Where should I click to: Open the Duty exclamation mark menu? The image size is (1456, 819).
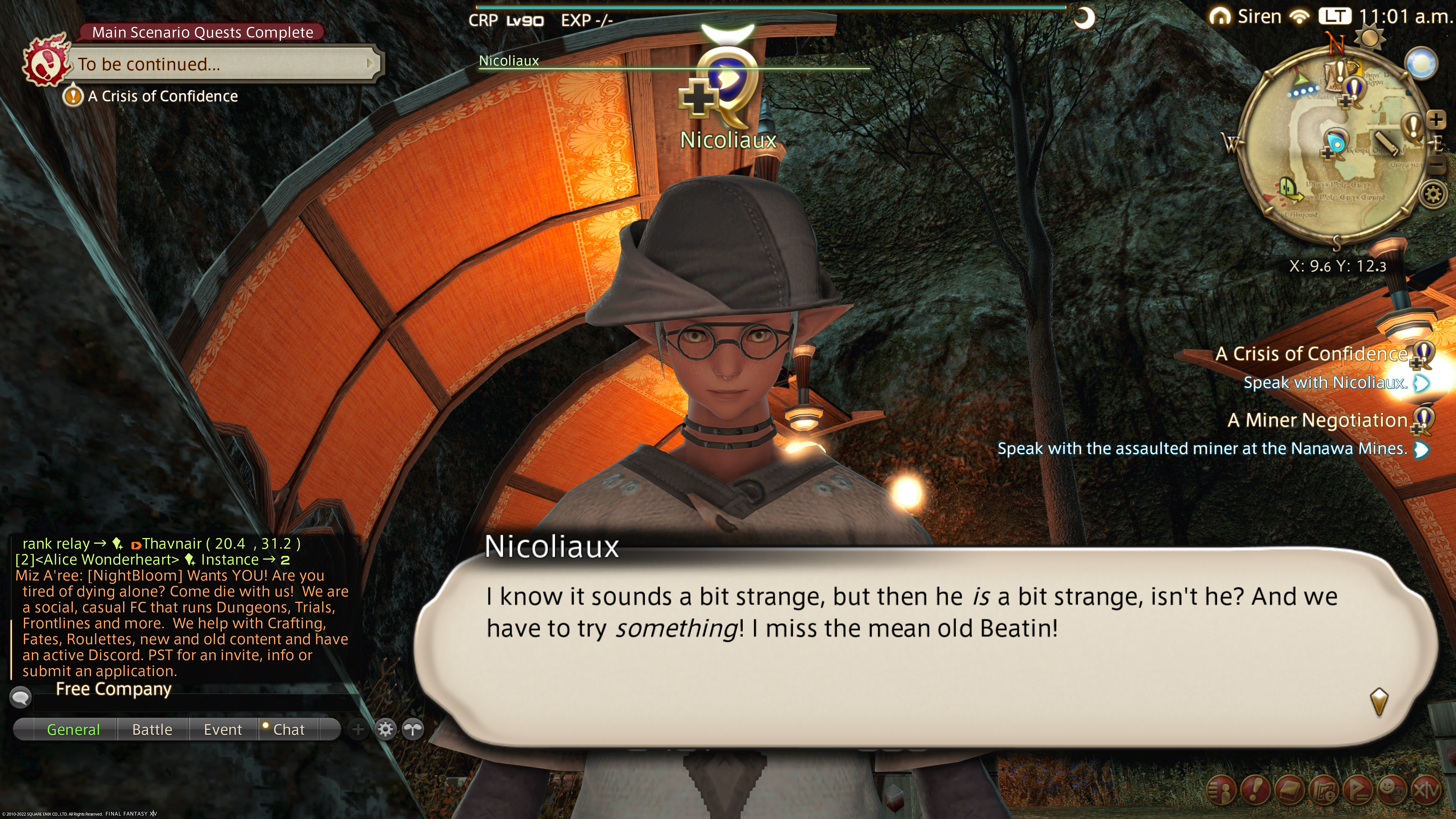point(1255,790)
